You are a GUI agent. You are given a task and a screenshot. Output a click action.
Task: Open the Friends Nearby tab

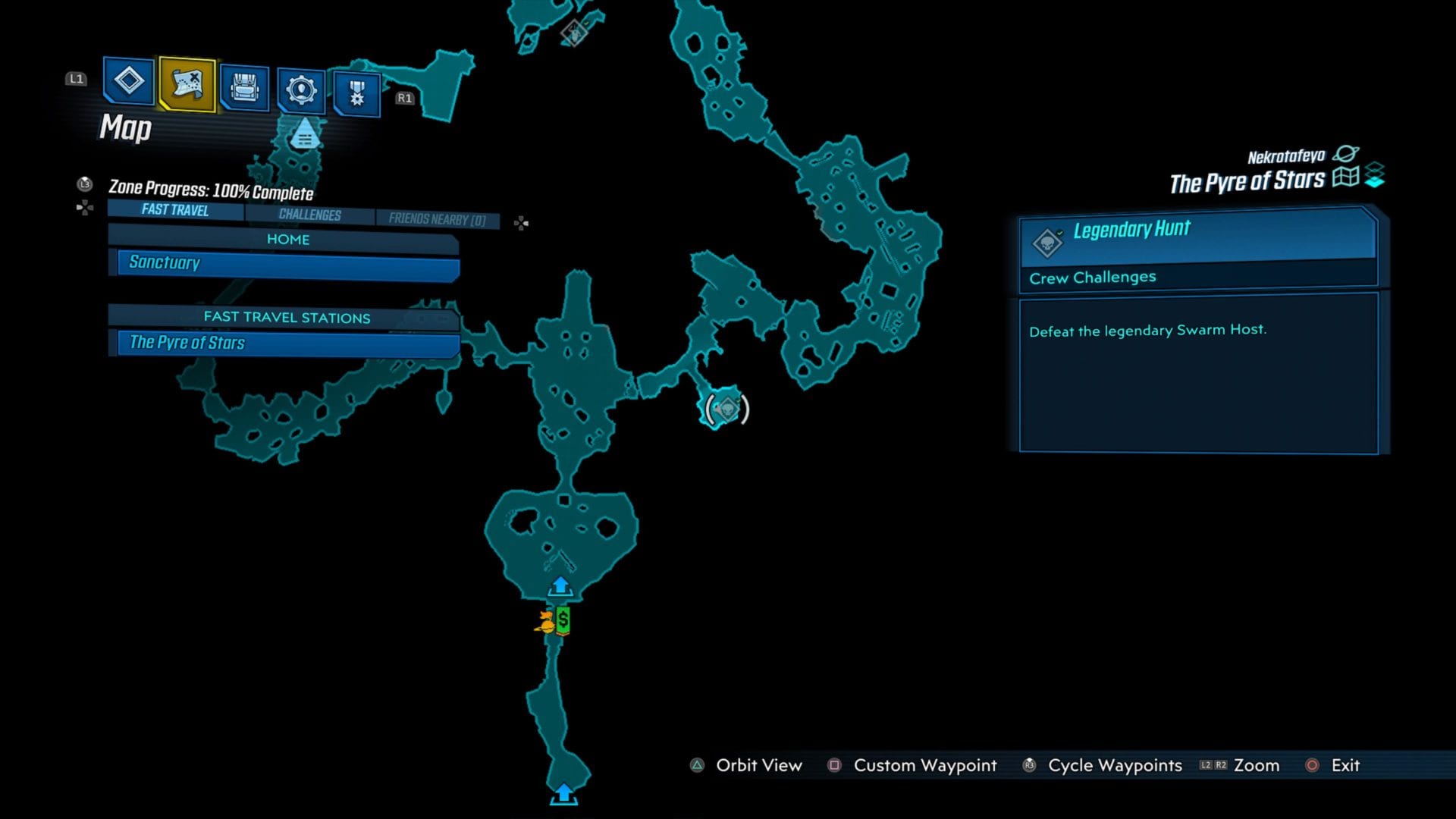coord(437,218)
